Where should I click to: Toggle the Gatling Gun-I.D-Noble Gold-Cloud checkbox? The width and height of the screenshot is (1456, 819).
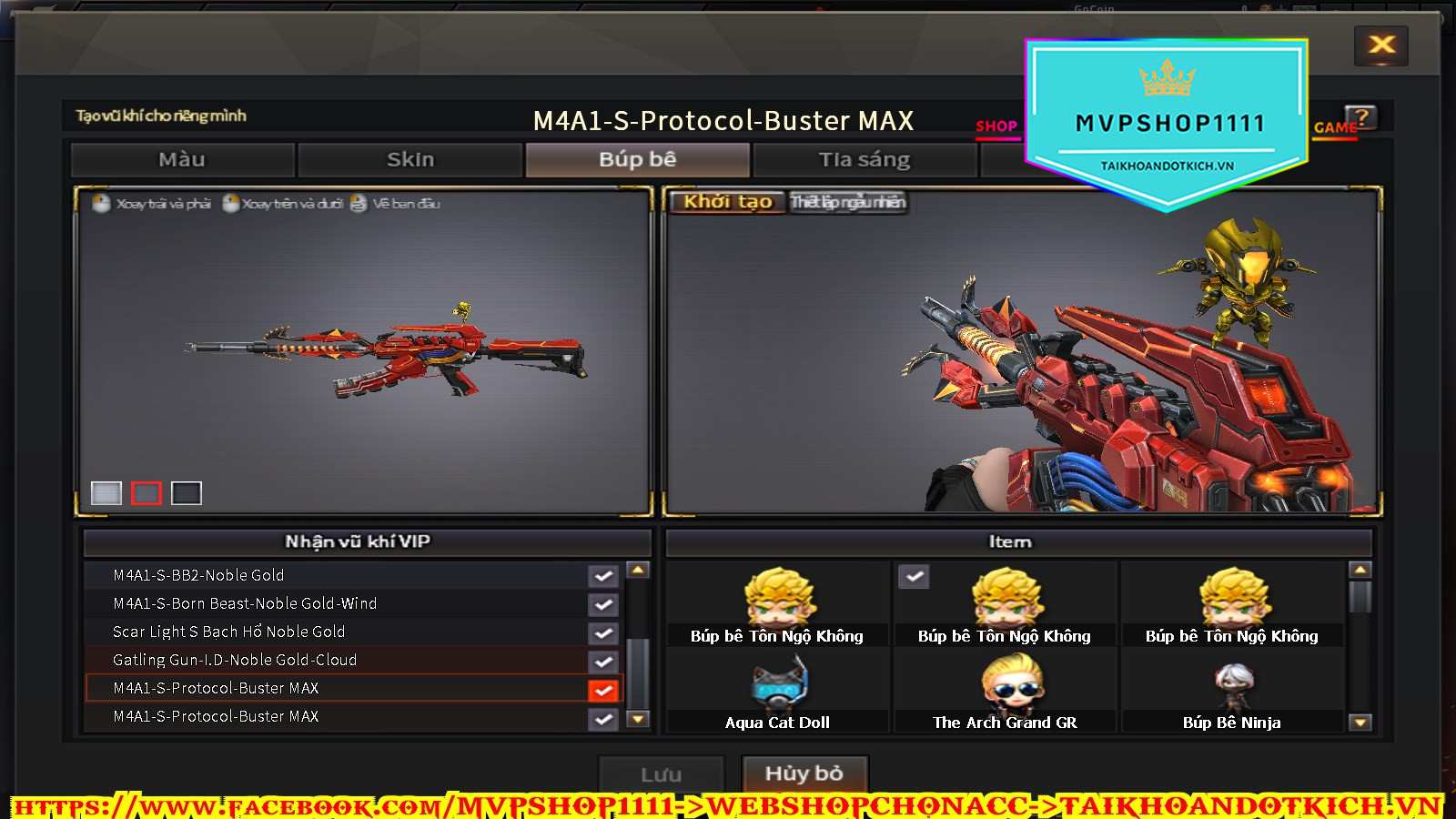click(x=602, y=661)
